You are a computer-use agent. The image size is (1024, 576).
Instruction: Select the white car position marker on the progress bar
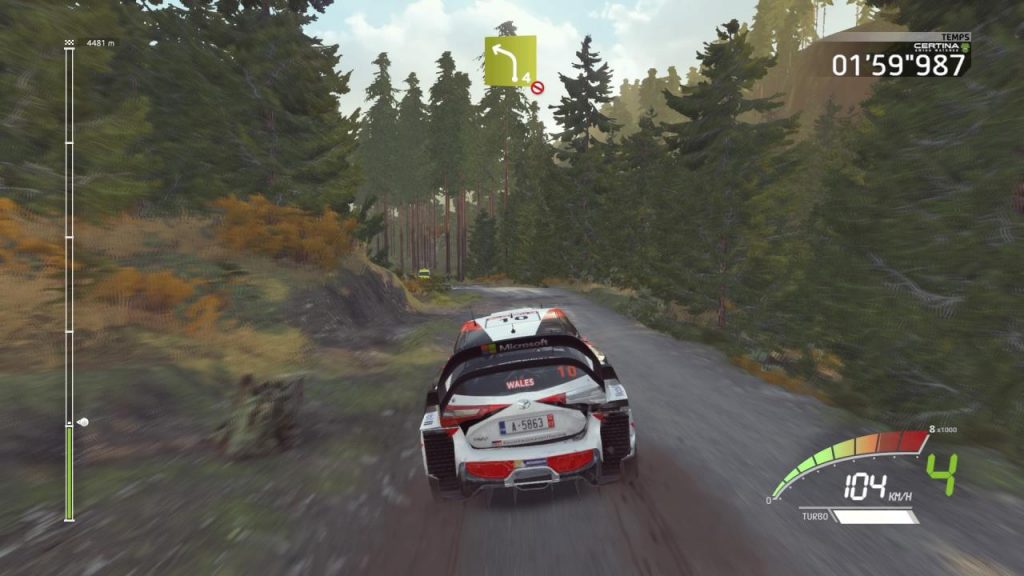[82, 422]
